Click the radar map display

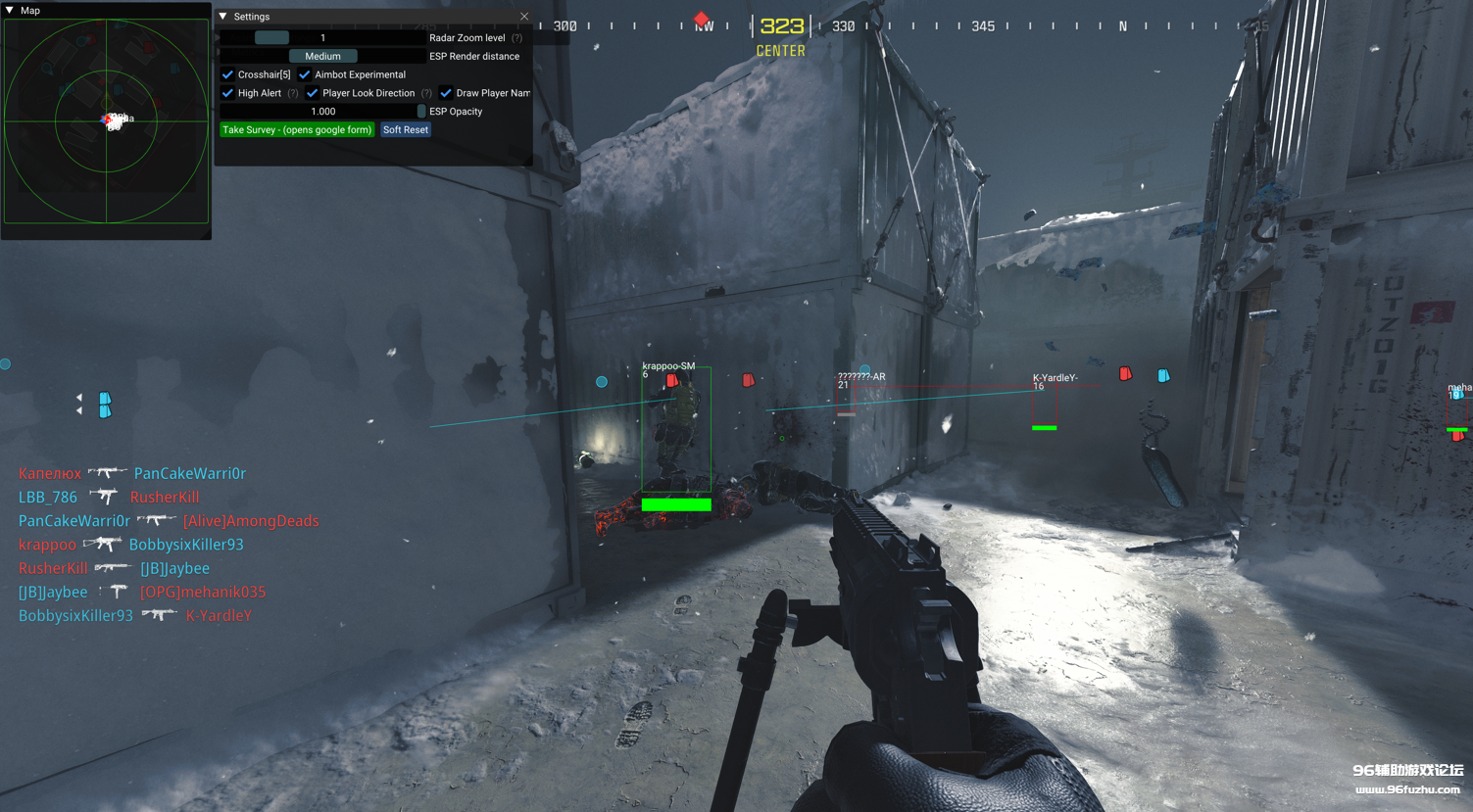click(106, 121)
